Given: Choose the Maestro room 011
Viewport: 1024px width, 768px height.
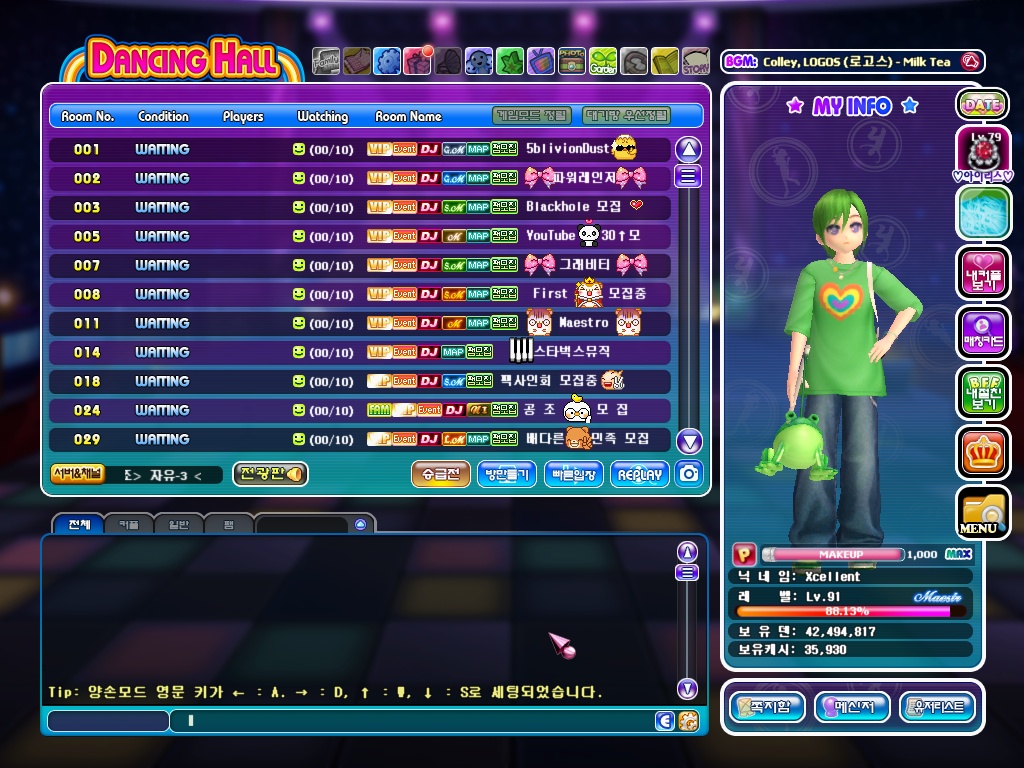Looking at the screenshot, I should [x=360, y=323].
